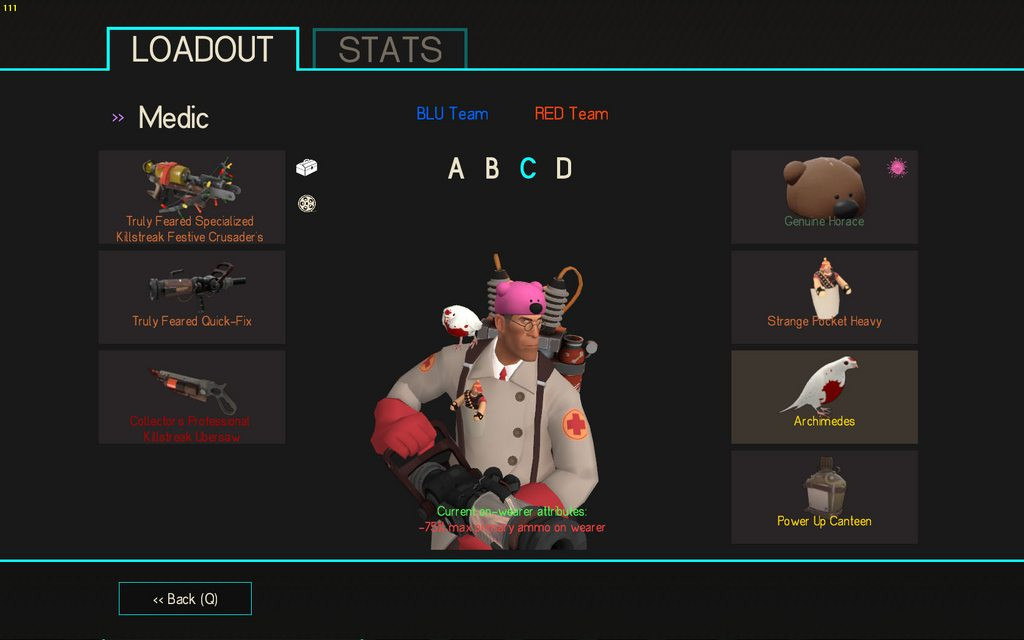Select the Genuine Horace hat slot
The width and height of the screenshot is (1024, 640).
pyautogui.click(x=824, y=197)
